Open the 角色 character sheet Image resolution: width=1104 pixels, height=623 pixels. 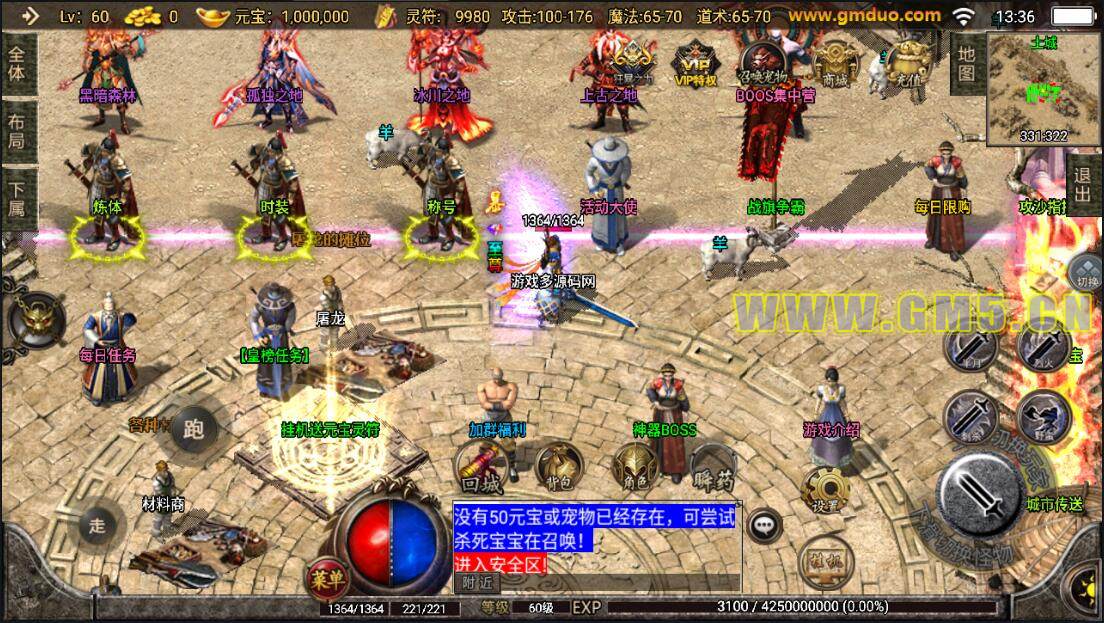[635, 466]
